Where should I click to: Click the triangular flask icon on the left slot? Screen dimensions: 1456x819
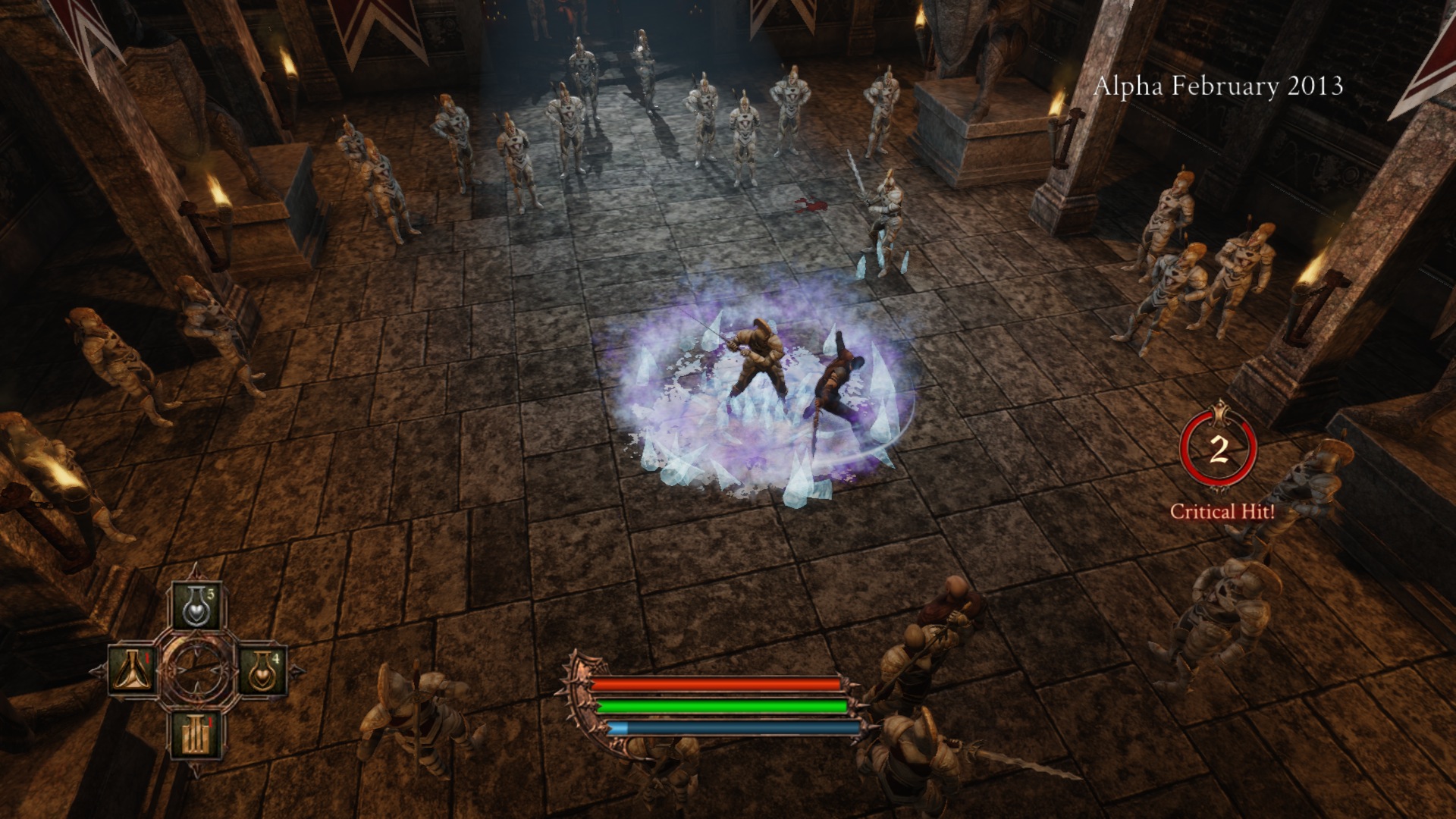point(131,669)
